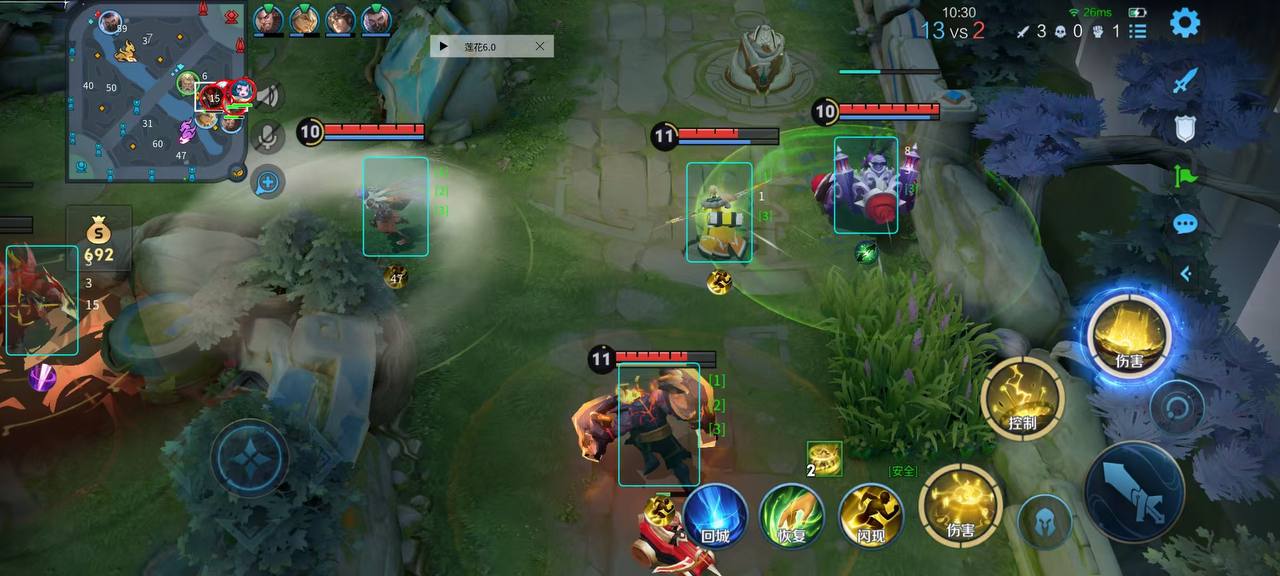
Task: Open the settings gear
Action: [1185, 23]
